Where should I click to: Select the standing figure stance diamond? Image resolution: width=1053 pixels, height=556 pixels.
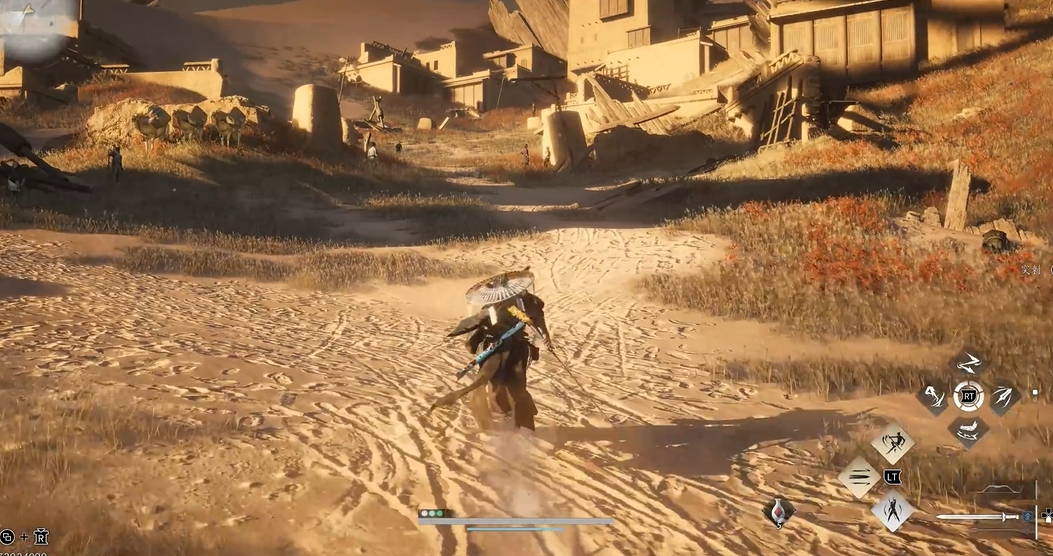pos(892,510)
